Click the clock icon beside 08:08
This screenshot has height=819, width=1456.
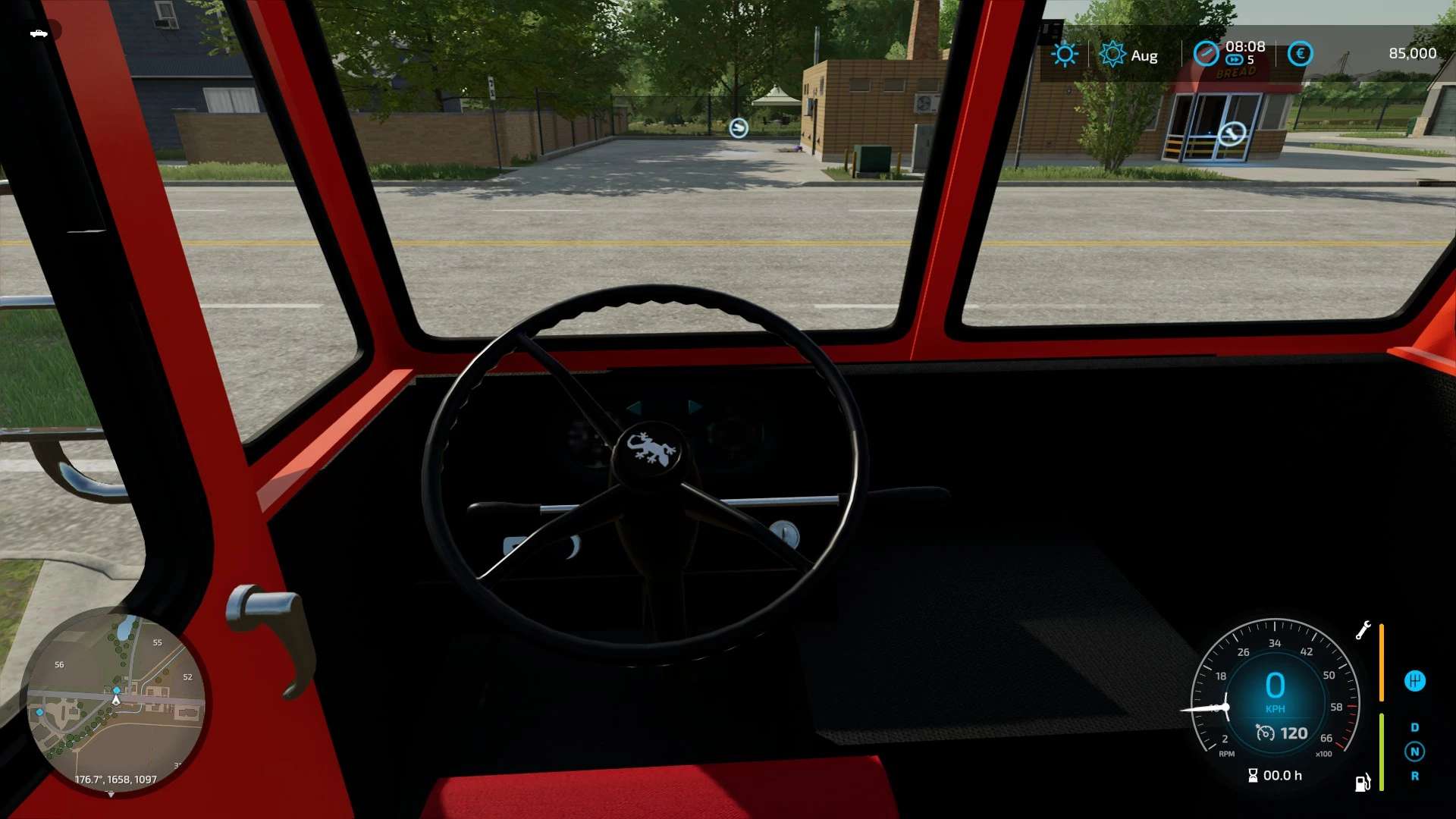(1205, 53)
